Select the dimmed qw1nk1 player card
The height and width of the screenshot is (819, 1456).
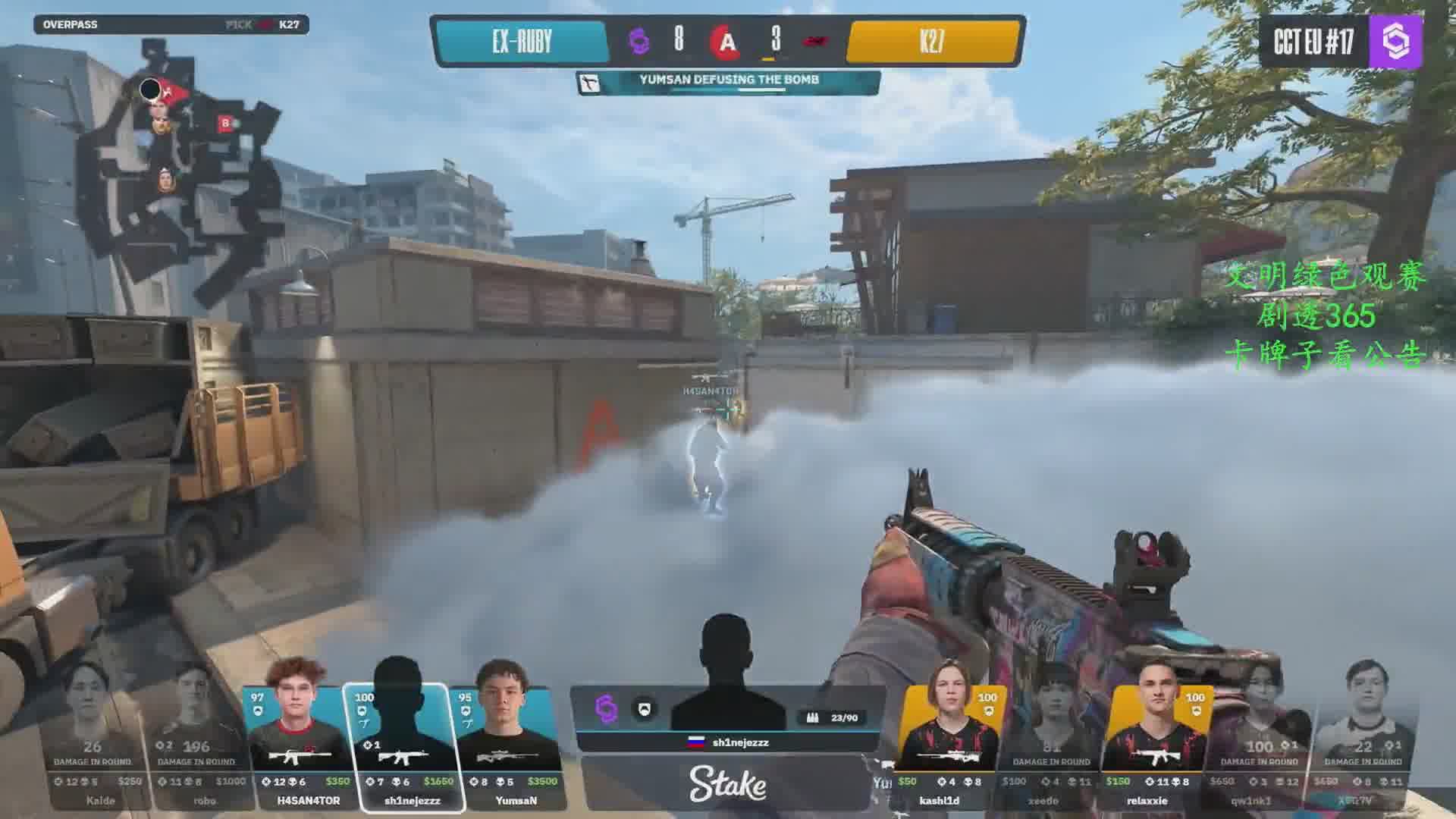tap(1260, 747)
